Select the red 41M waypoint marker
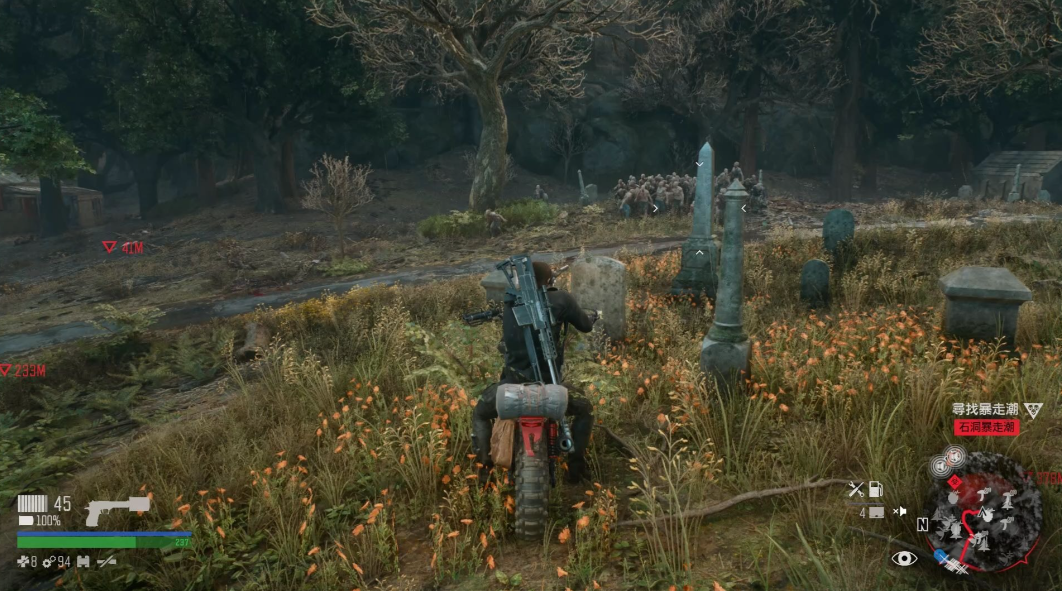This screenshot has height=591, width=1062. pyautogui.click(x=110, y=246)
